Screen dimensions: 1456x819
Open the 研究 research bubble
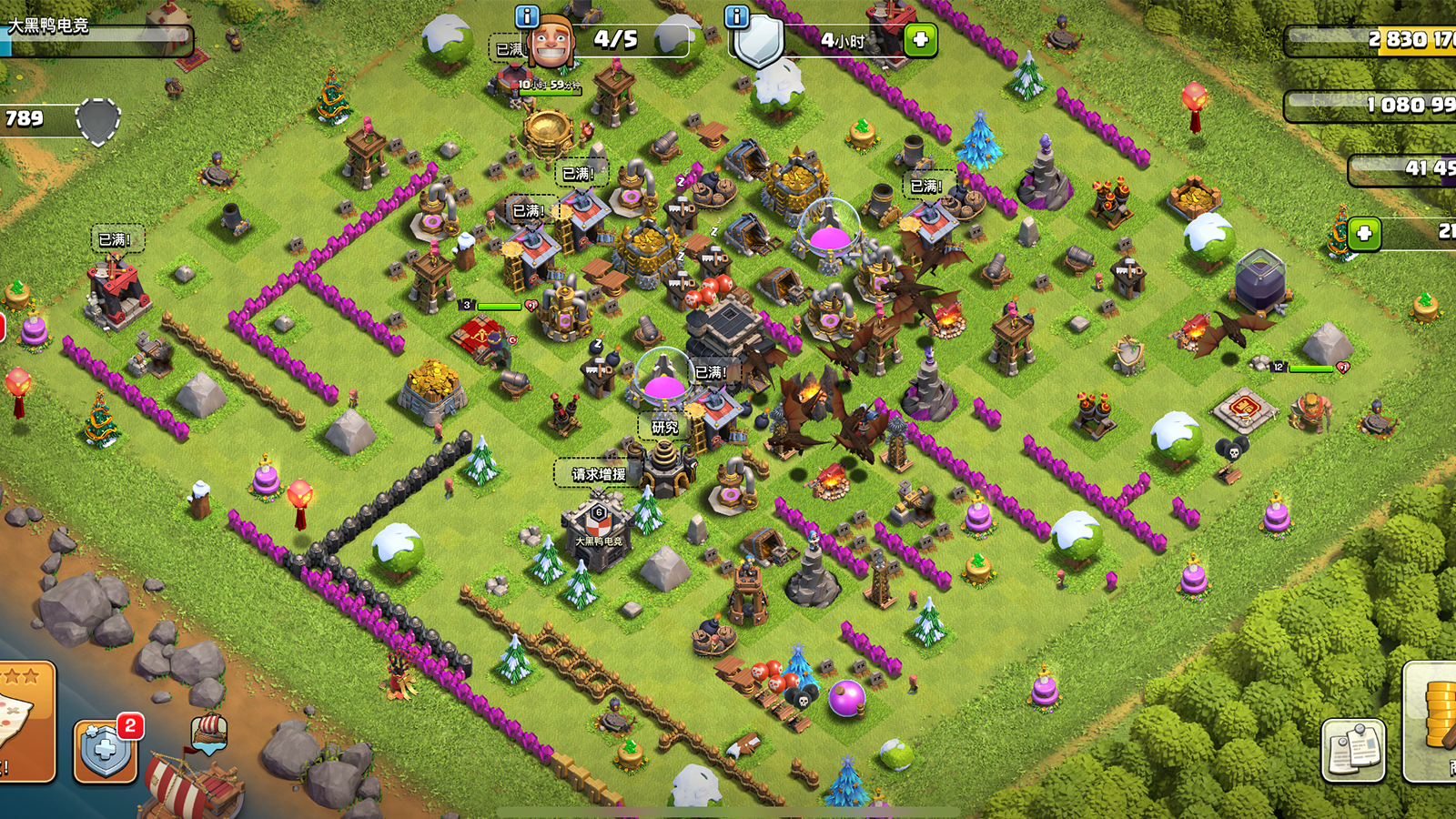664,427
